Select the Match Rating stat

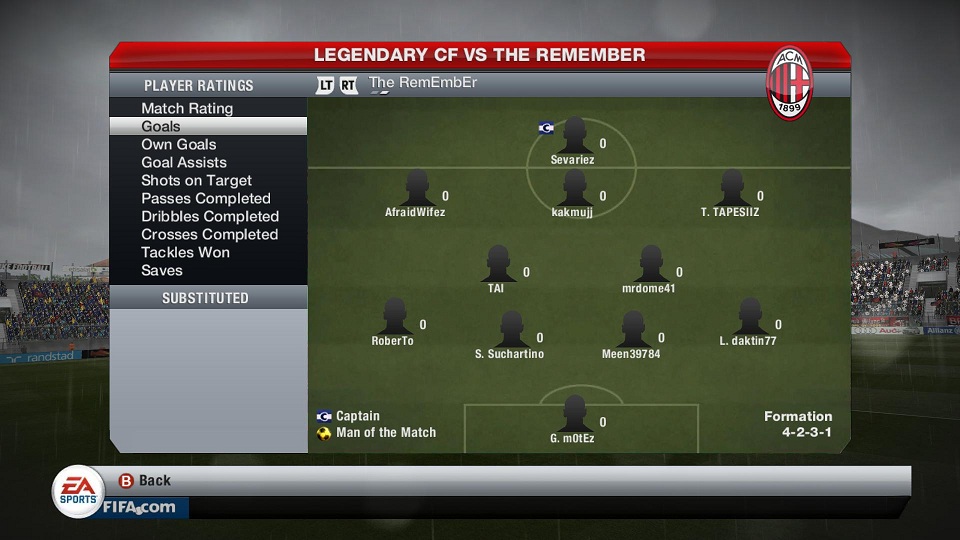[187, 108]
